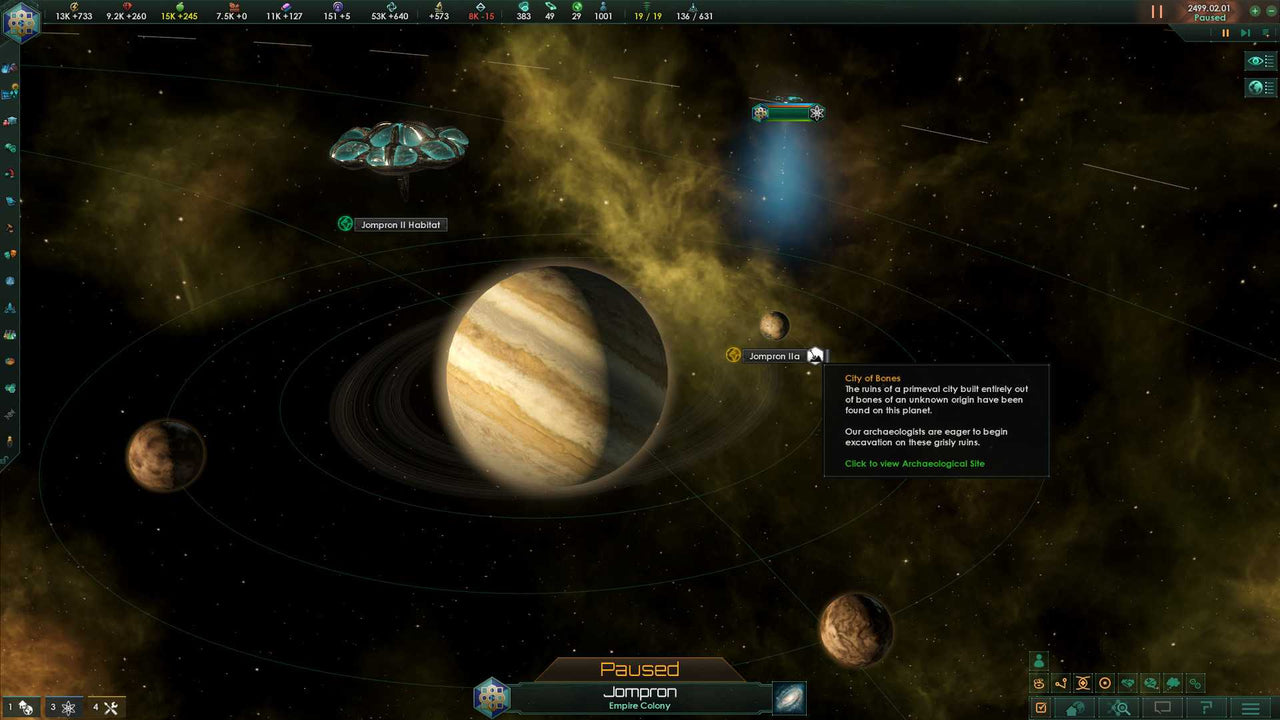Click the habitat construction progress bar
The width and height of the screenshot is (1280, 720).
pyautogui.click(x=787, y=113)
